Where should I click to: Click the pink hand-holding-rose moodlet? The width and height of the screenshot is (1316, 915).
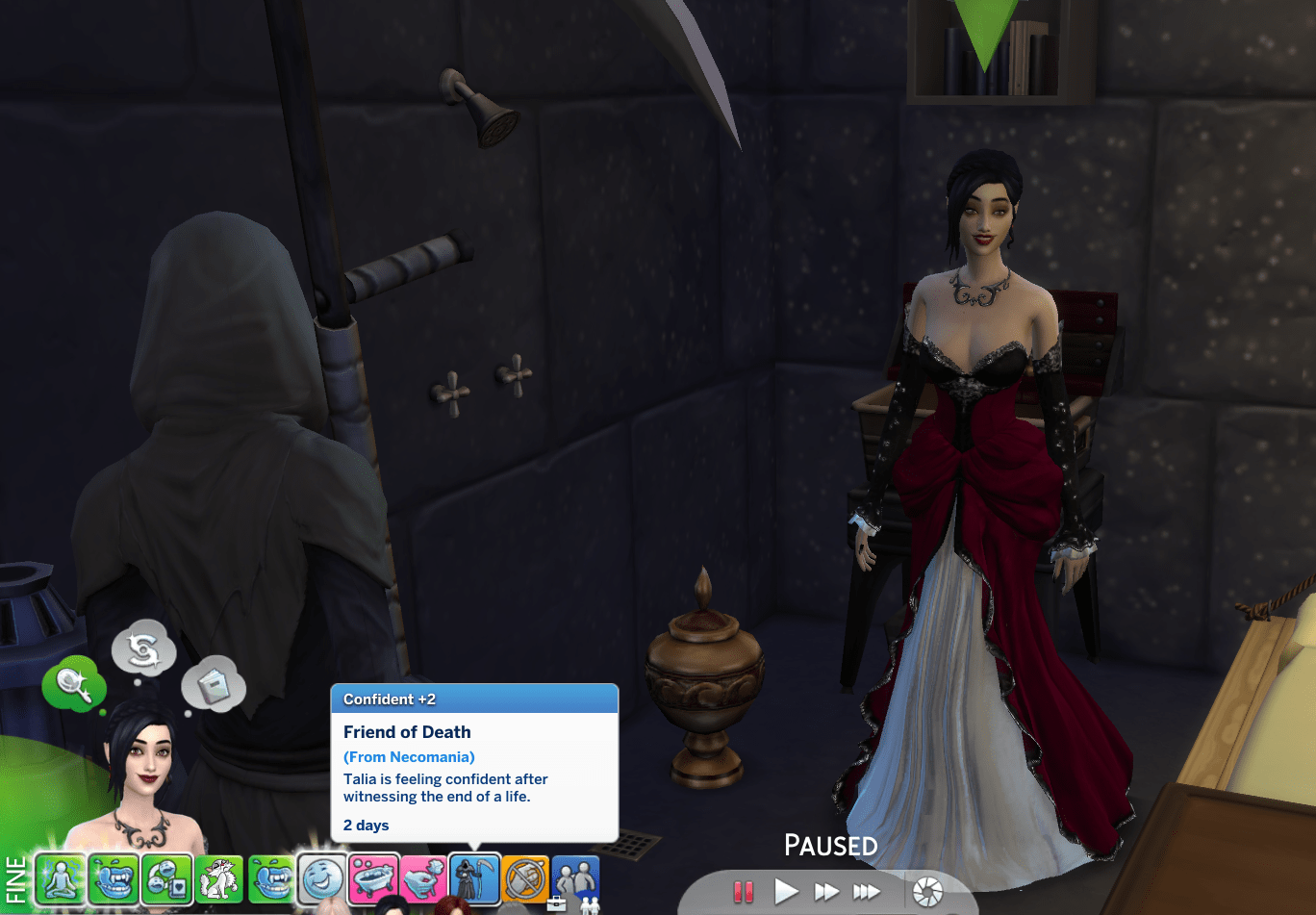423,879
